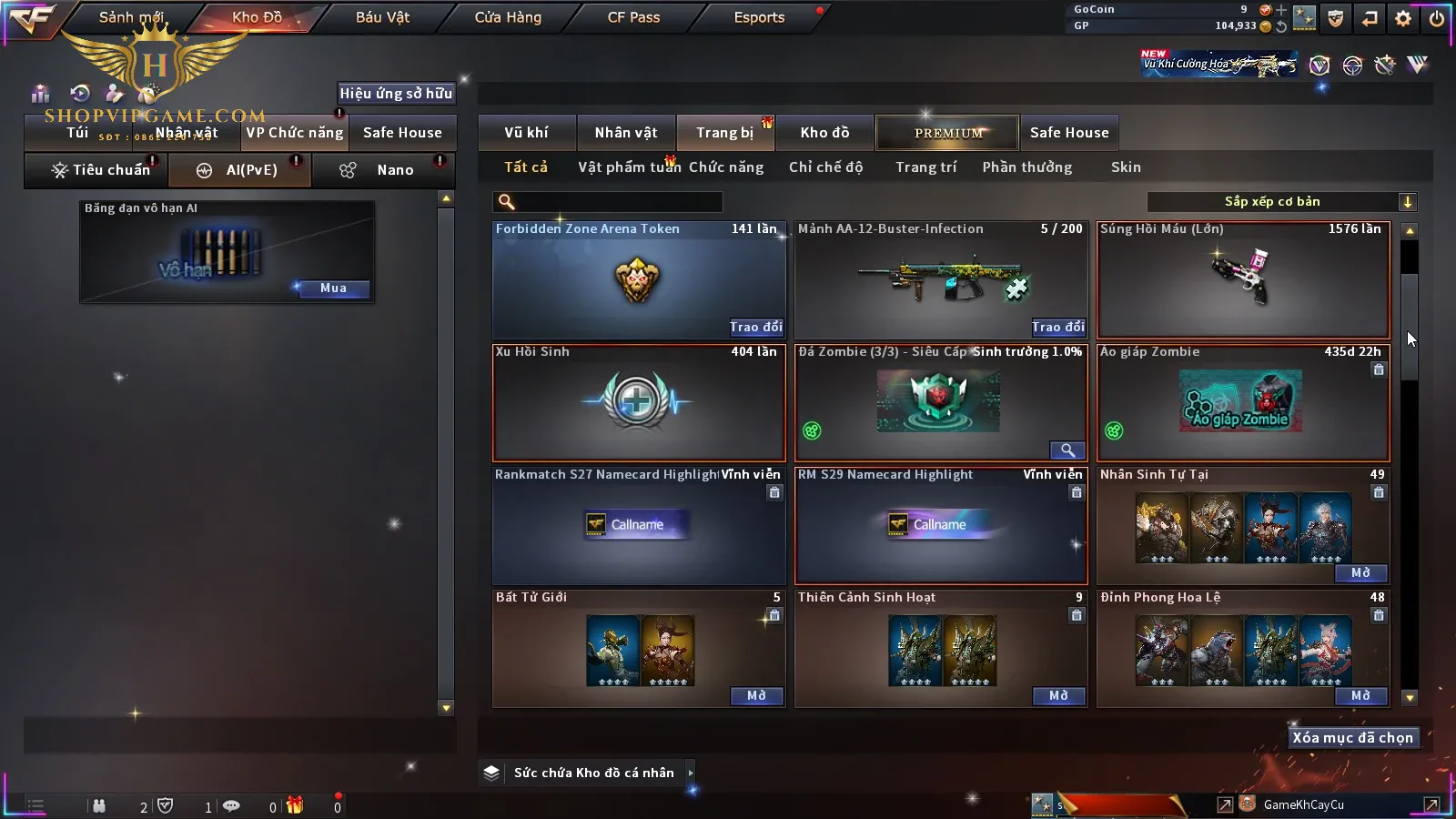Switch to the AI(PvE) loadout tab
This screenshot has height=819, width=1456.
(240, 170)
